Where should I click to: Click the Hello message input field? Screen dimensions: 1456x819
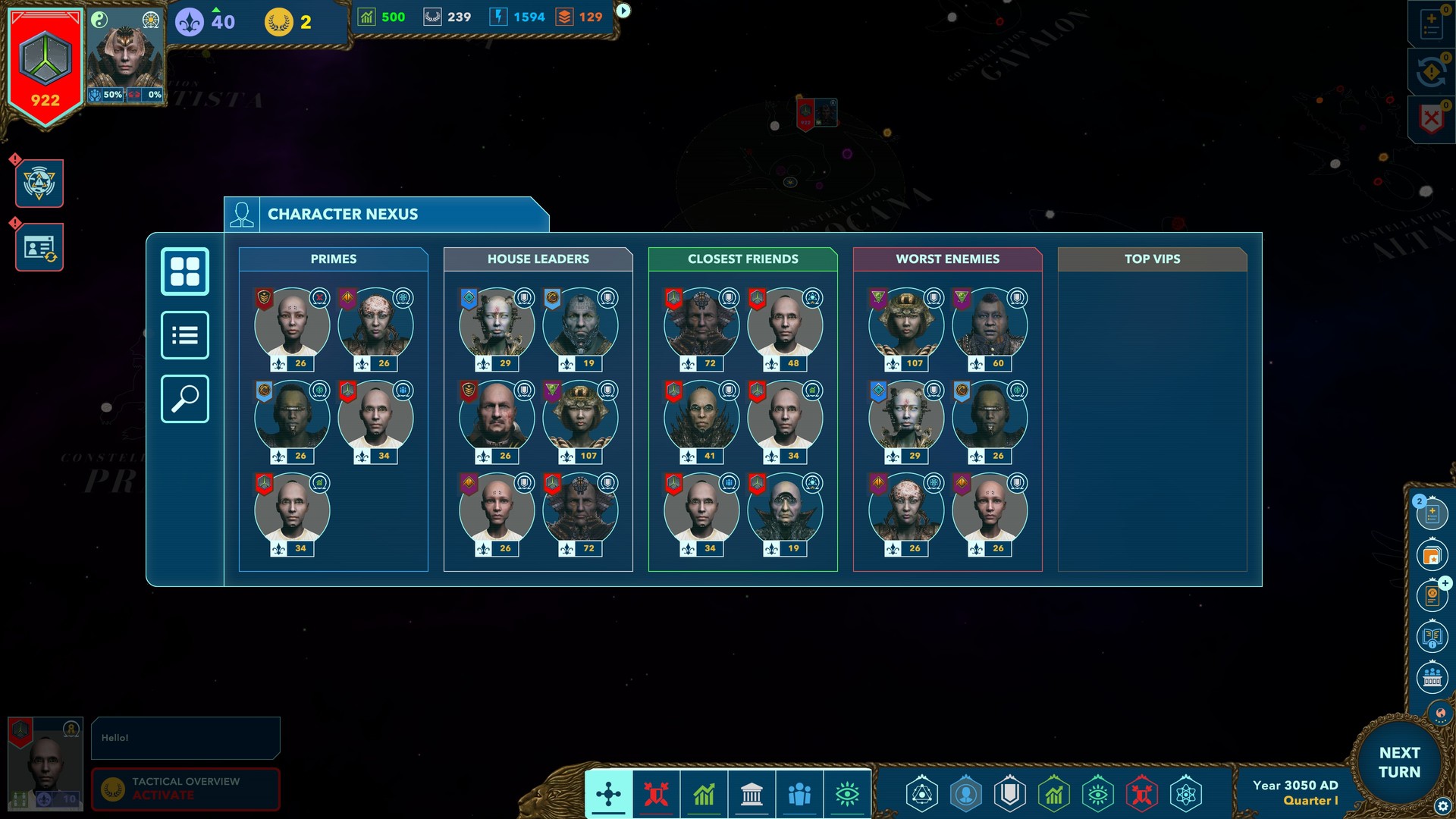click(x=185, y=737)
